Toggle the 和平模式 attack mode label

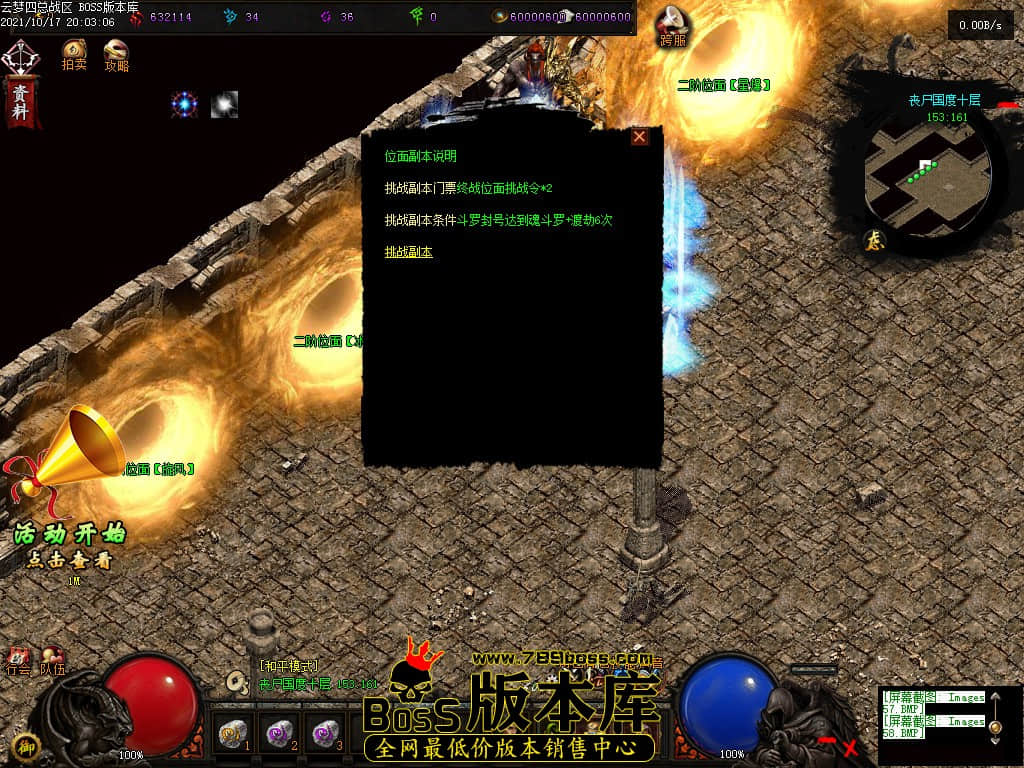pyautogui.click(x=289, y=666)
